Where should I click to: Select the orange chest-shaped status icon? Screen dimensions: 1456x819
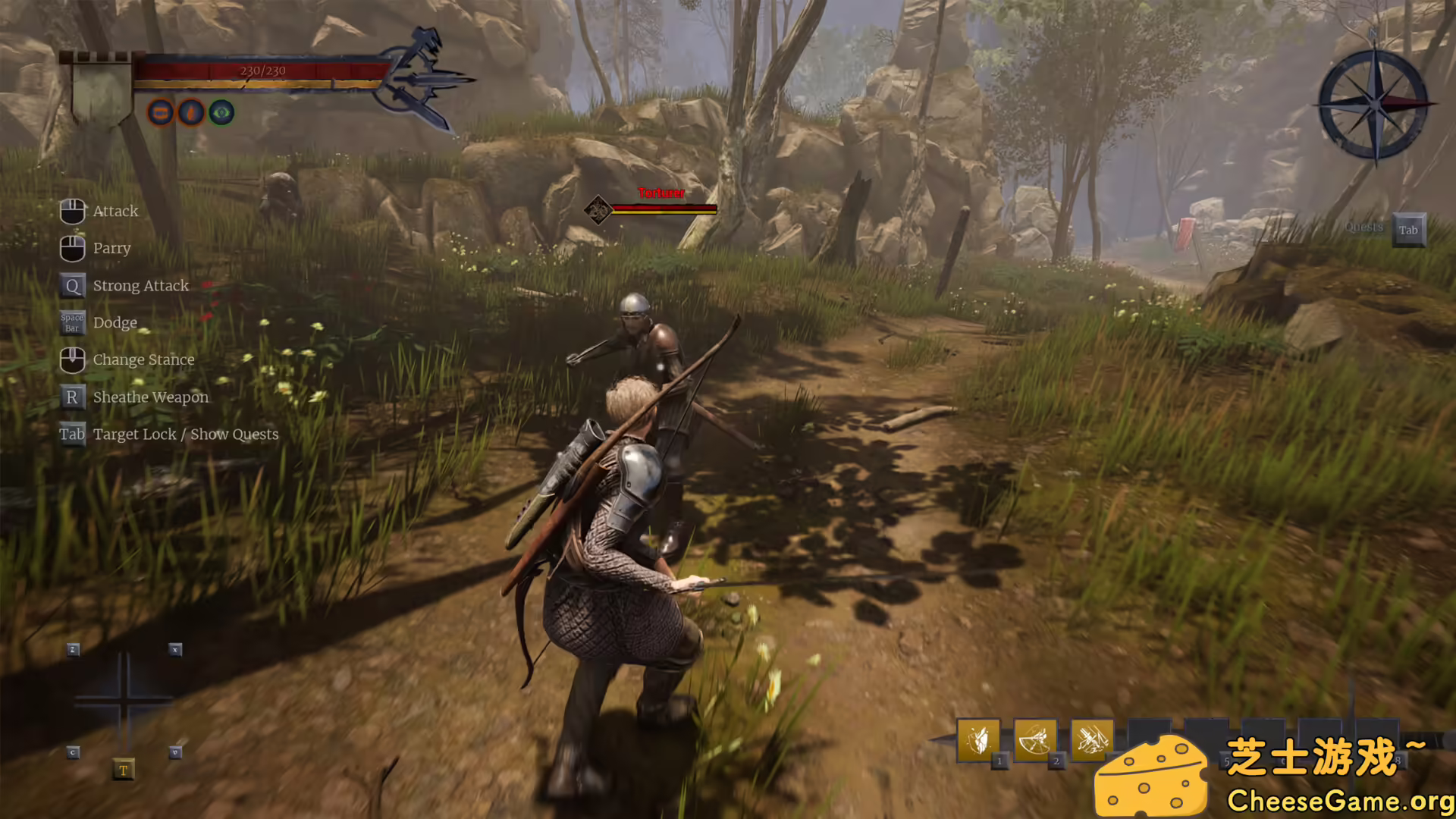161,113
